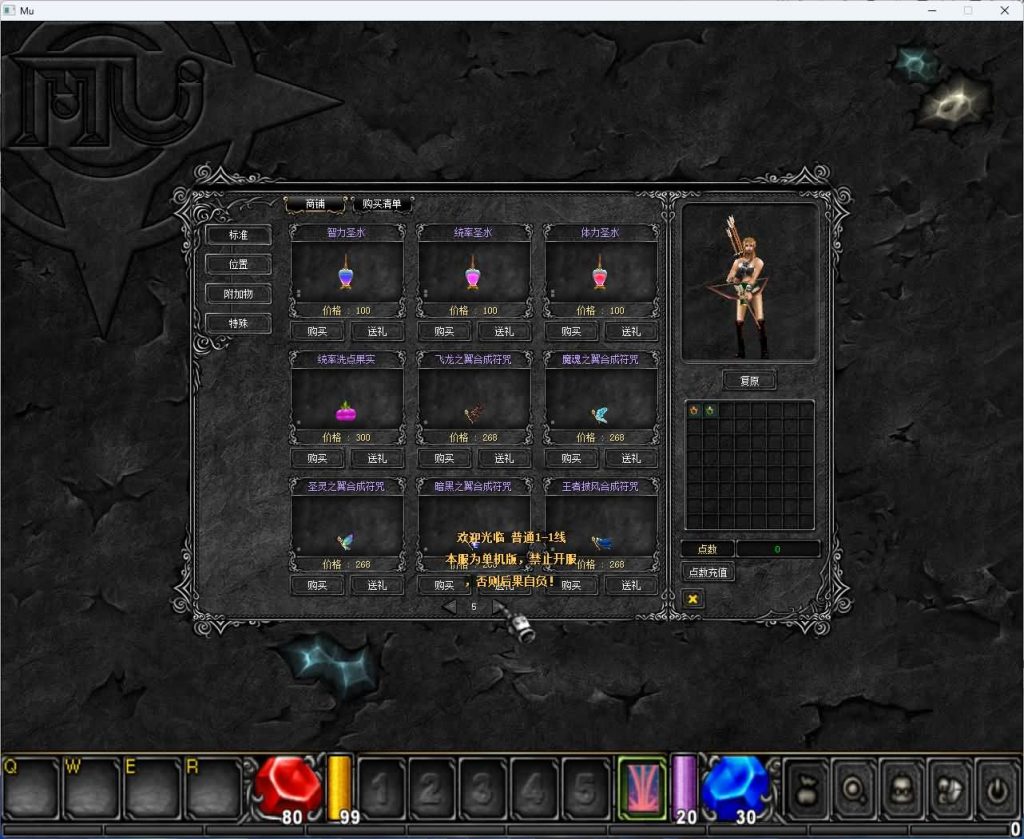Image resolution: width=1024 pixels, height=839 pixels.
Task: Gift the 飞龙之翼合成符咒 item
Action: tap(504, 458)
